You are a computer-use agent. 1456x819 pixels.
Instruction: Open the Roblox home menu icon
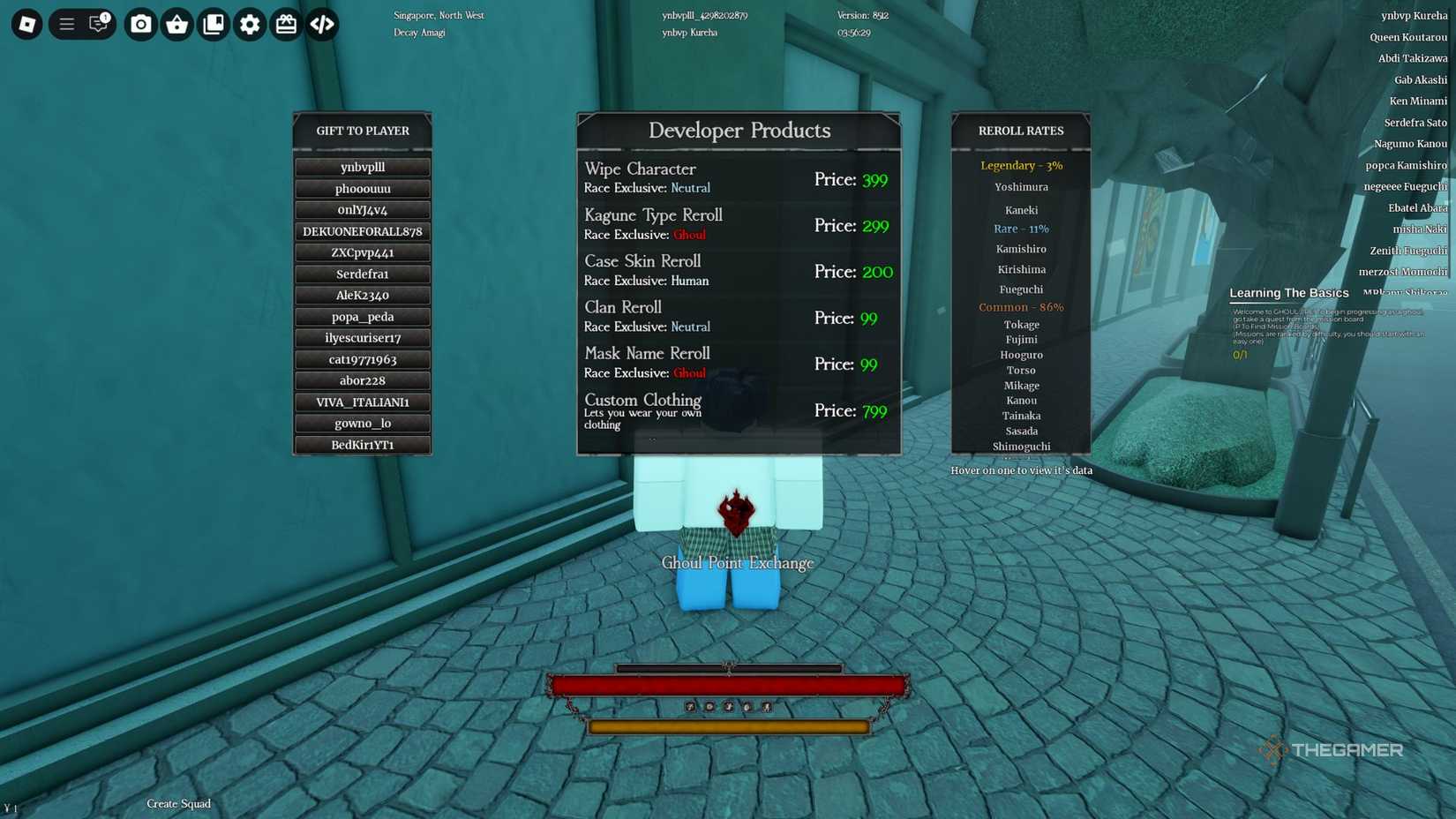[x=26, y=24]
